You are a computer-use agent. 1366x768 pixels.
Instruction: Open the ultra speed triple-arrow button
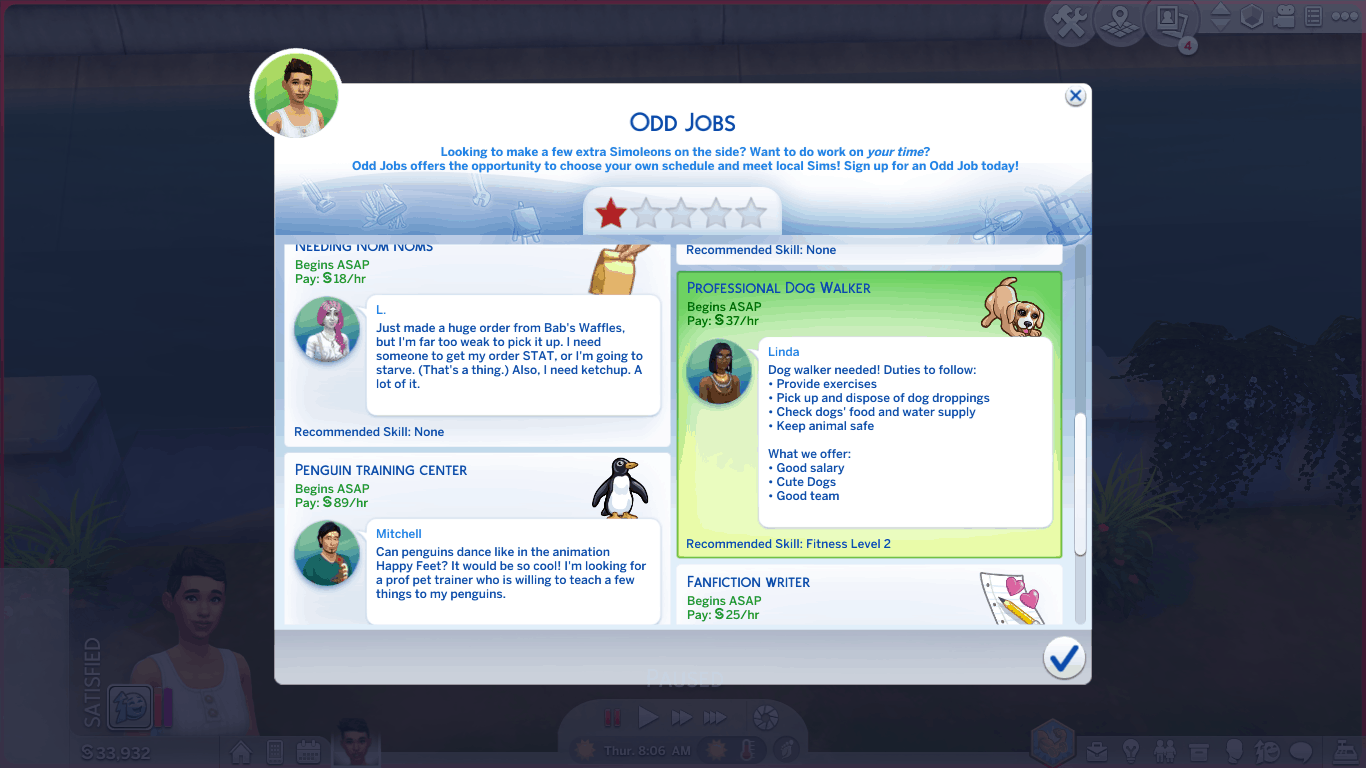[714, 718]
